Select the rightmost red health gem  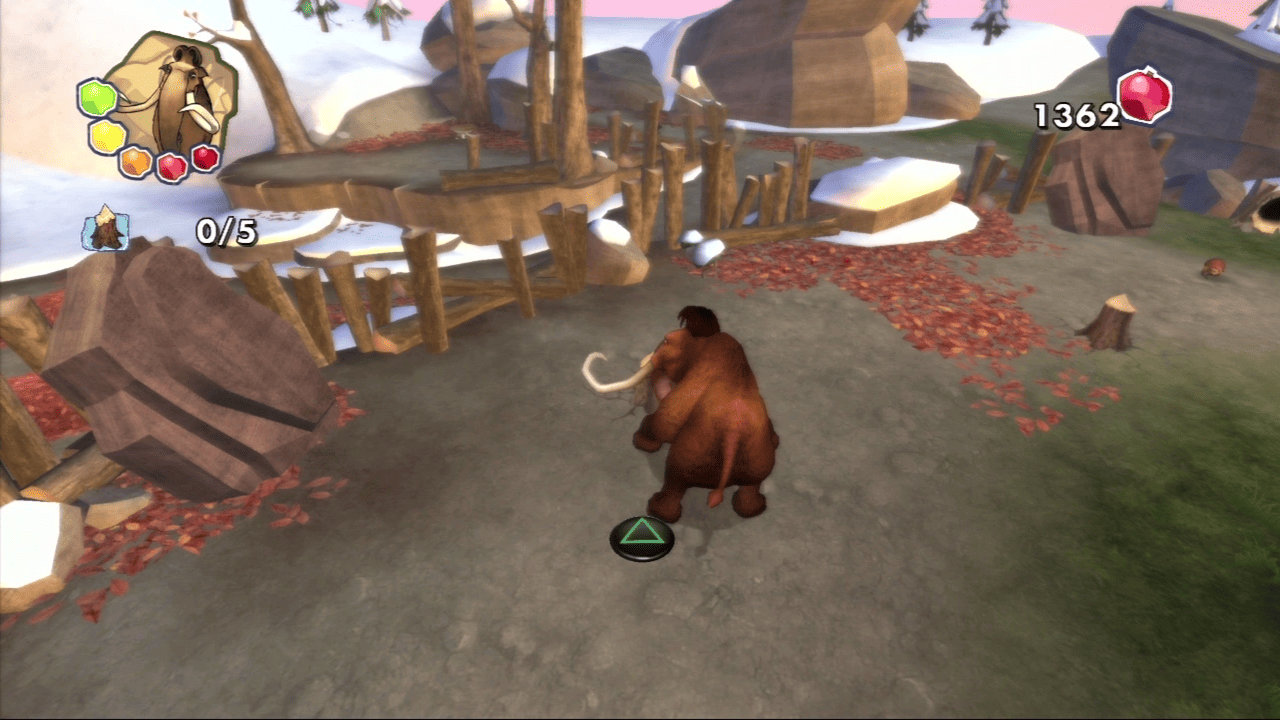(206, 158)
